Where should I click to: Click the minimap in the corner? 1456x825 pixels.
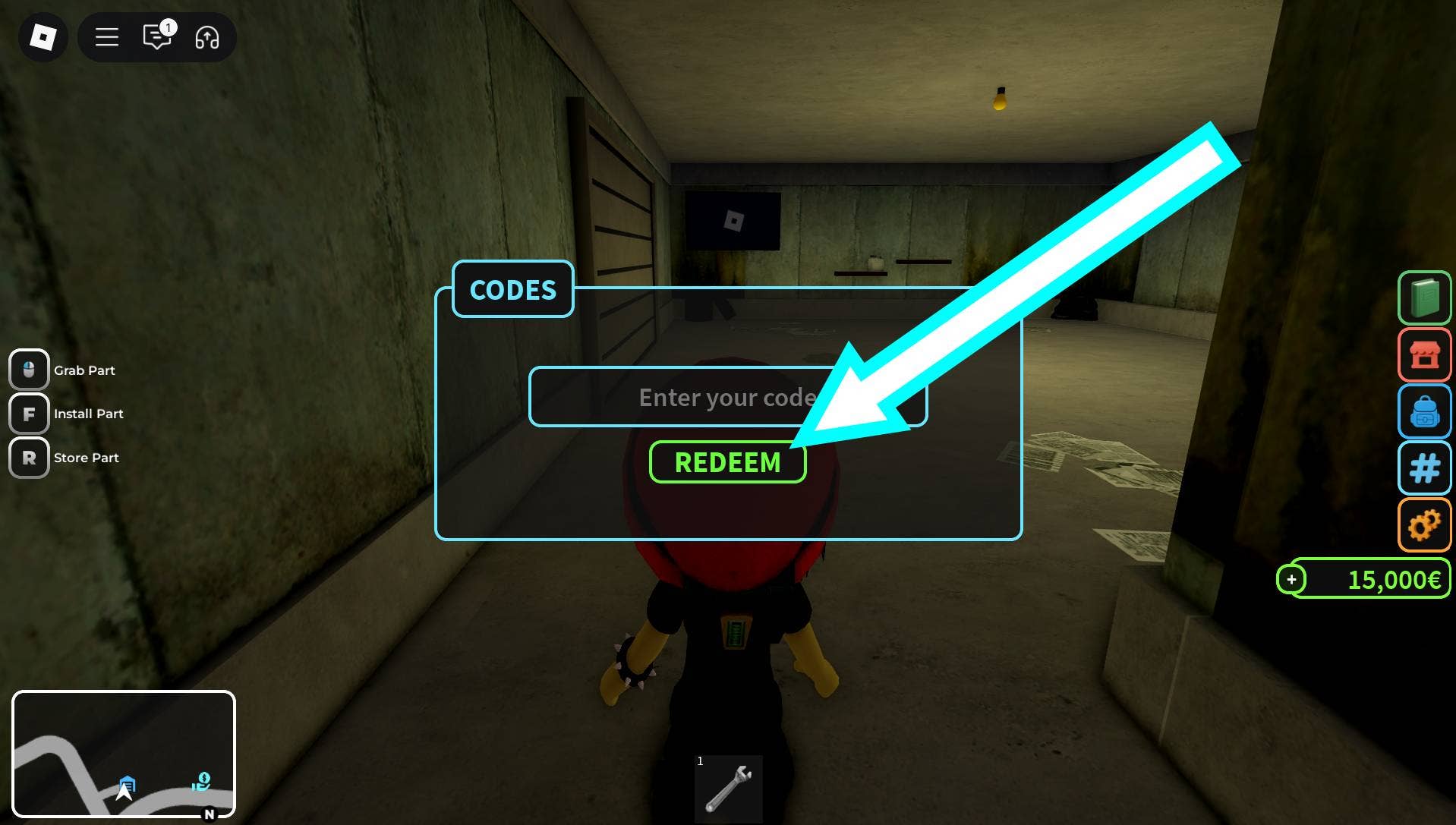click(x=124, y=754)
